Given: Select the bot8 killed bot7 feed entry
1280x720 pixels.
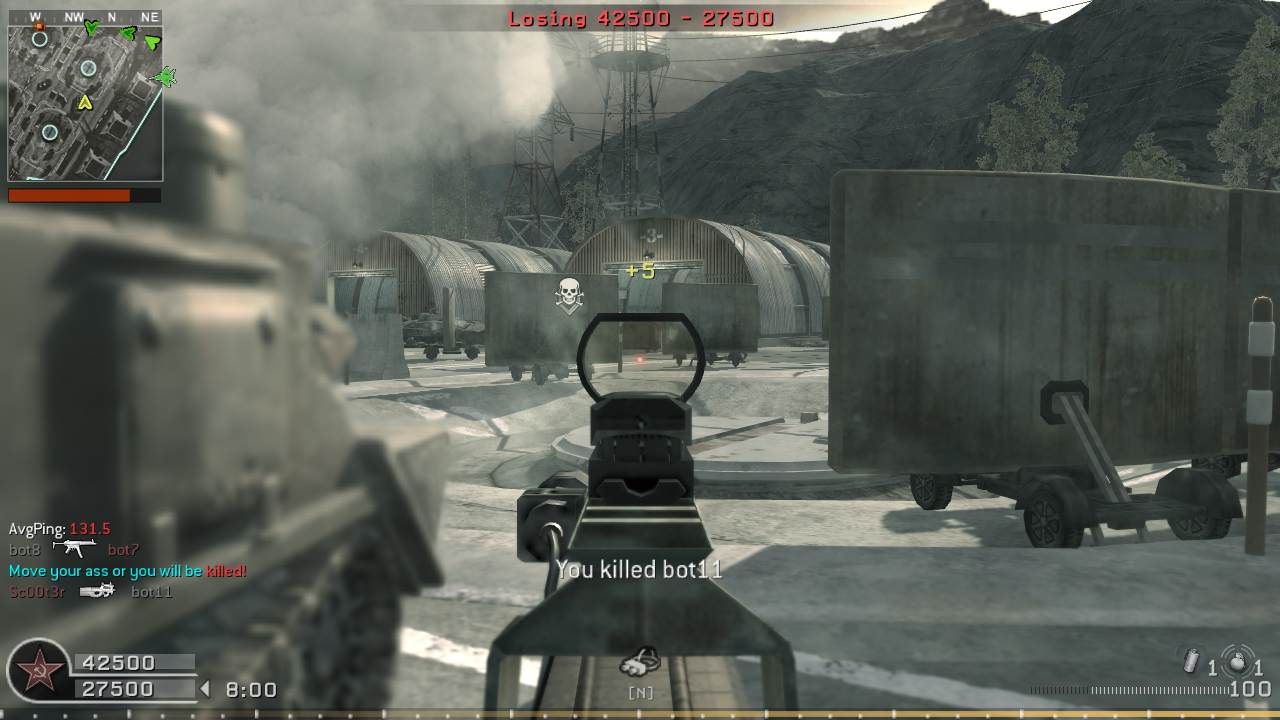Looking at the screenshot, I should (x=74, y=549).
